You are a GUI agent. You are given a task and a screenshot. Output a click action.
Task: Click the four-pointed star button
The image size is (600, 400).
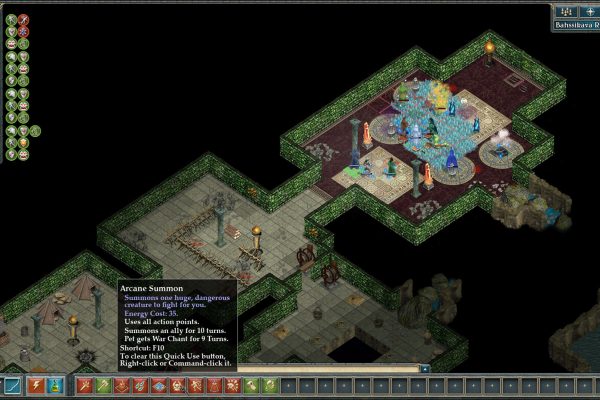(x=589, y=11)
